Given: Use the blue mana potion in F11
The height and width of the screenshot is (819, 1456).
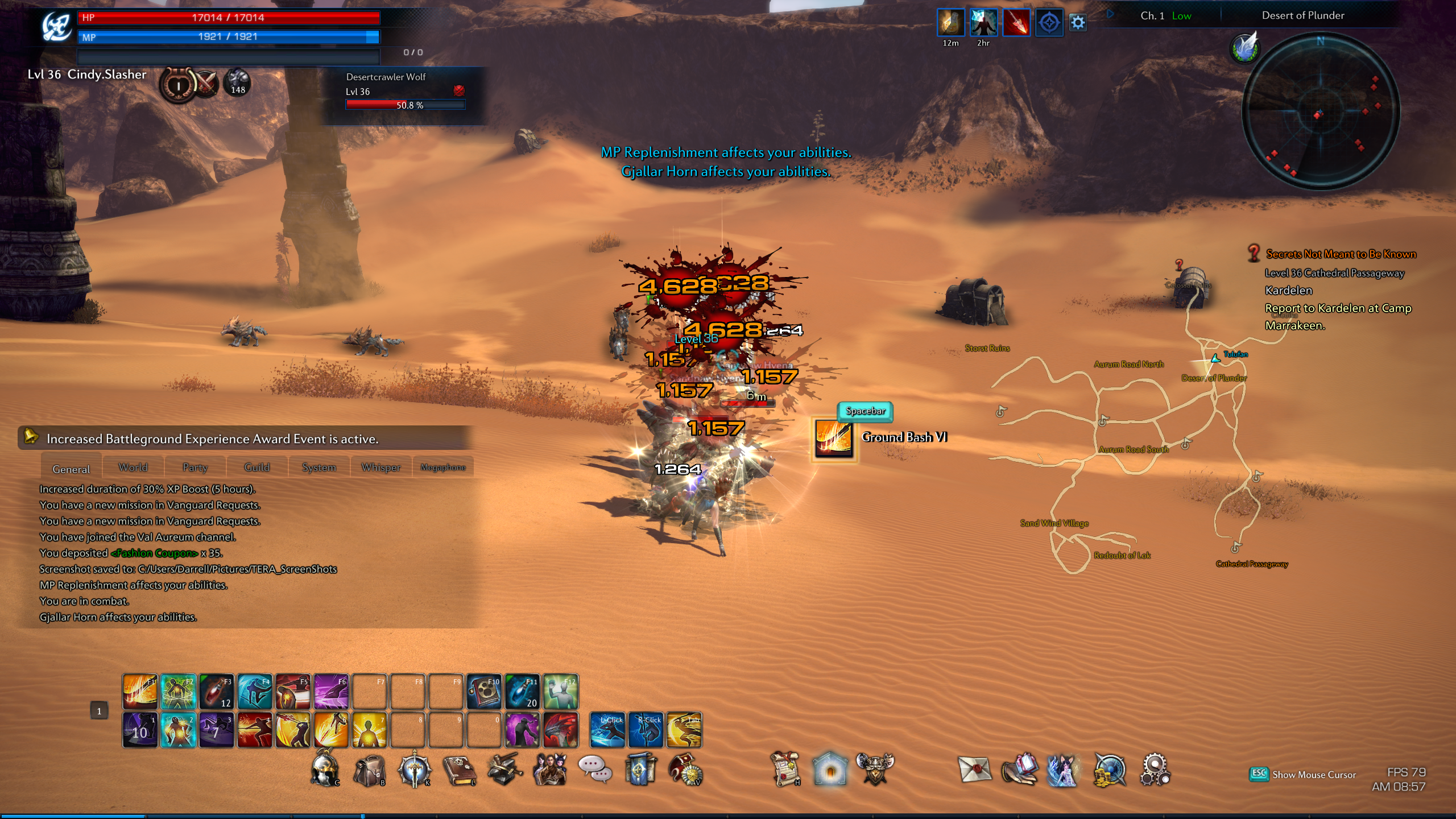Looking at the screenshot, I should point(522,692).
